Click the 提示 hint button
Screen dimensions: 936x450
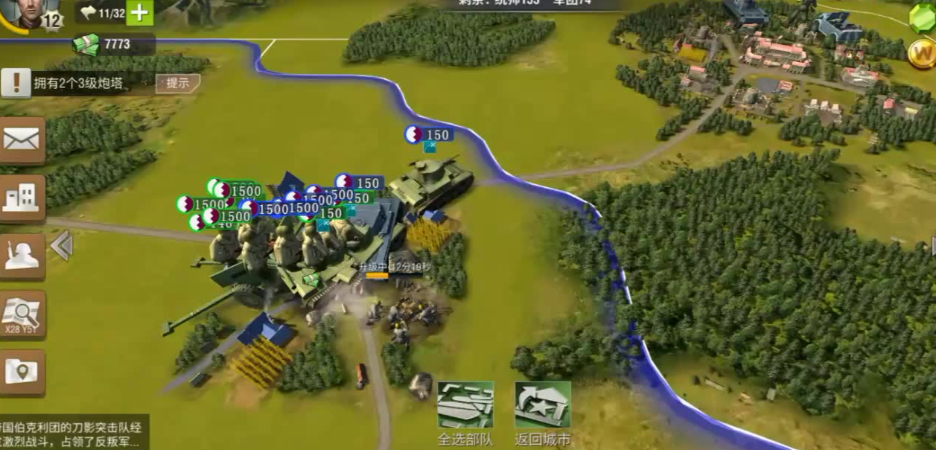click(177, 83)
